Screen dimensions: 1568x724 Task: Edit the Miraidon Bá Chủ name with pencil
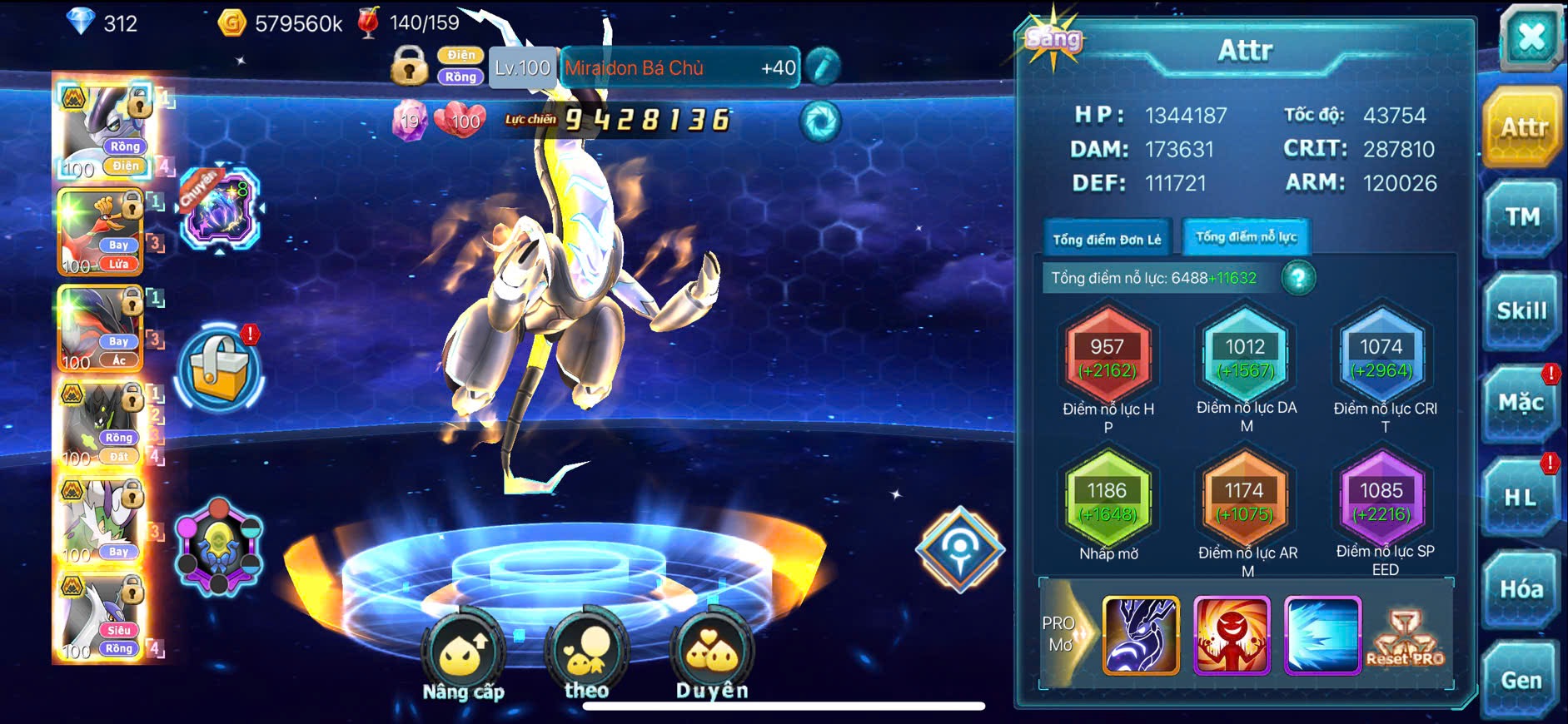pyautogui.click(x=823, y=68)
